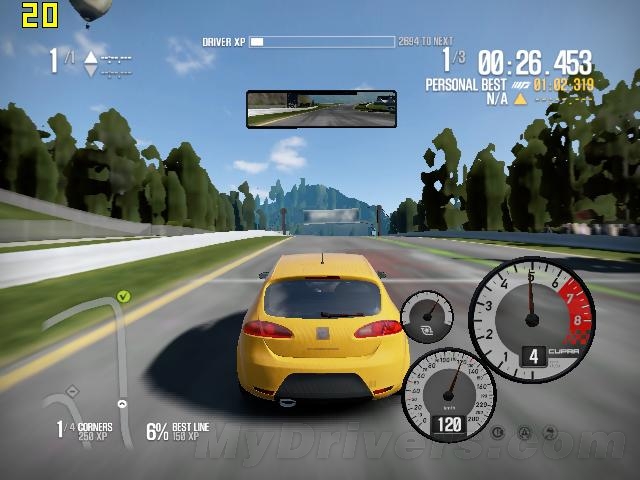Click the triangle traction control icon
Image resolution: width=640 pixels, height=480 pixels.
[523, 433]
